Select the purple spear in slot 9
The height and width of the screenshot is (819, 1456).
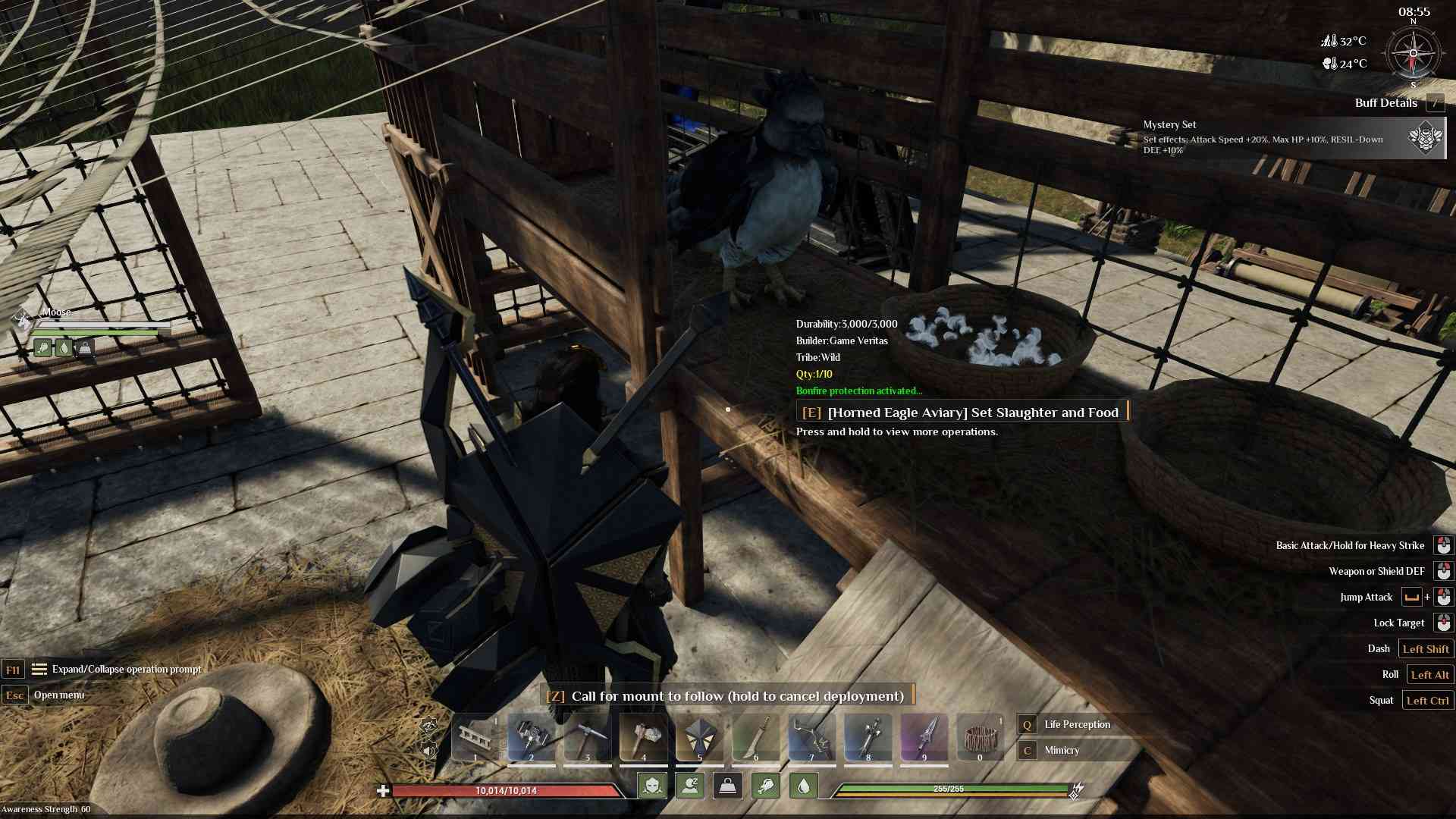924,737
